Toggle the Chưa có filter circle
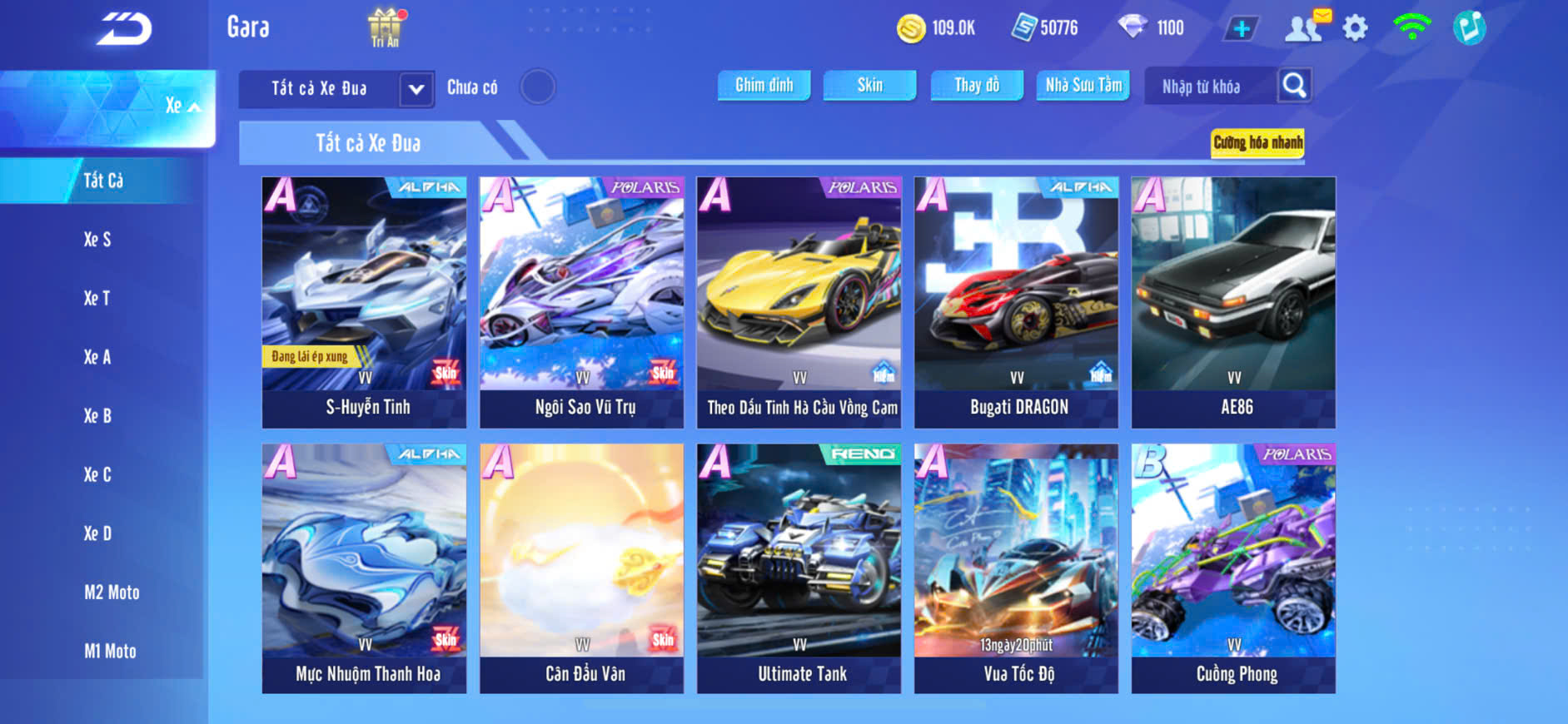 (x=537, y=87)
